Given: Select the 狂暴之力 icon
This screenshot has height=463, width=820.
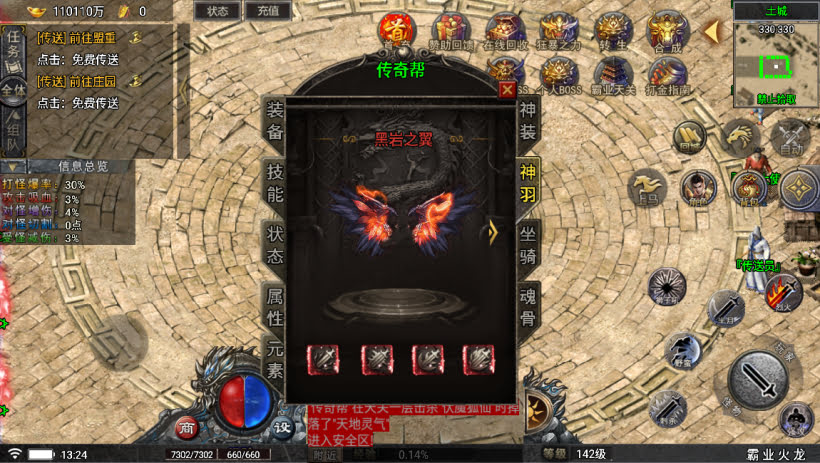Looking at the screenshot, I should click(x=559, y=30).
